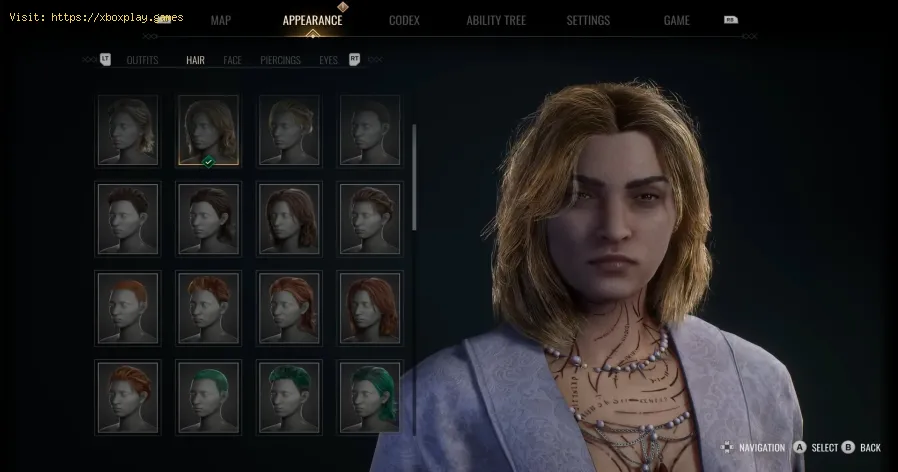Pick the selected blonde hairstyle with checkmark

(208, 130)
